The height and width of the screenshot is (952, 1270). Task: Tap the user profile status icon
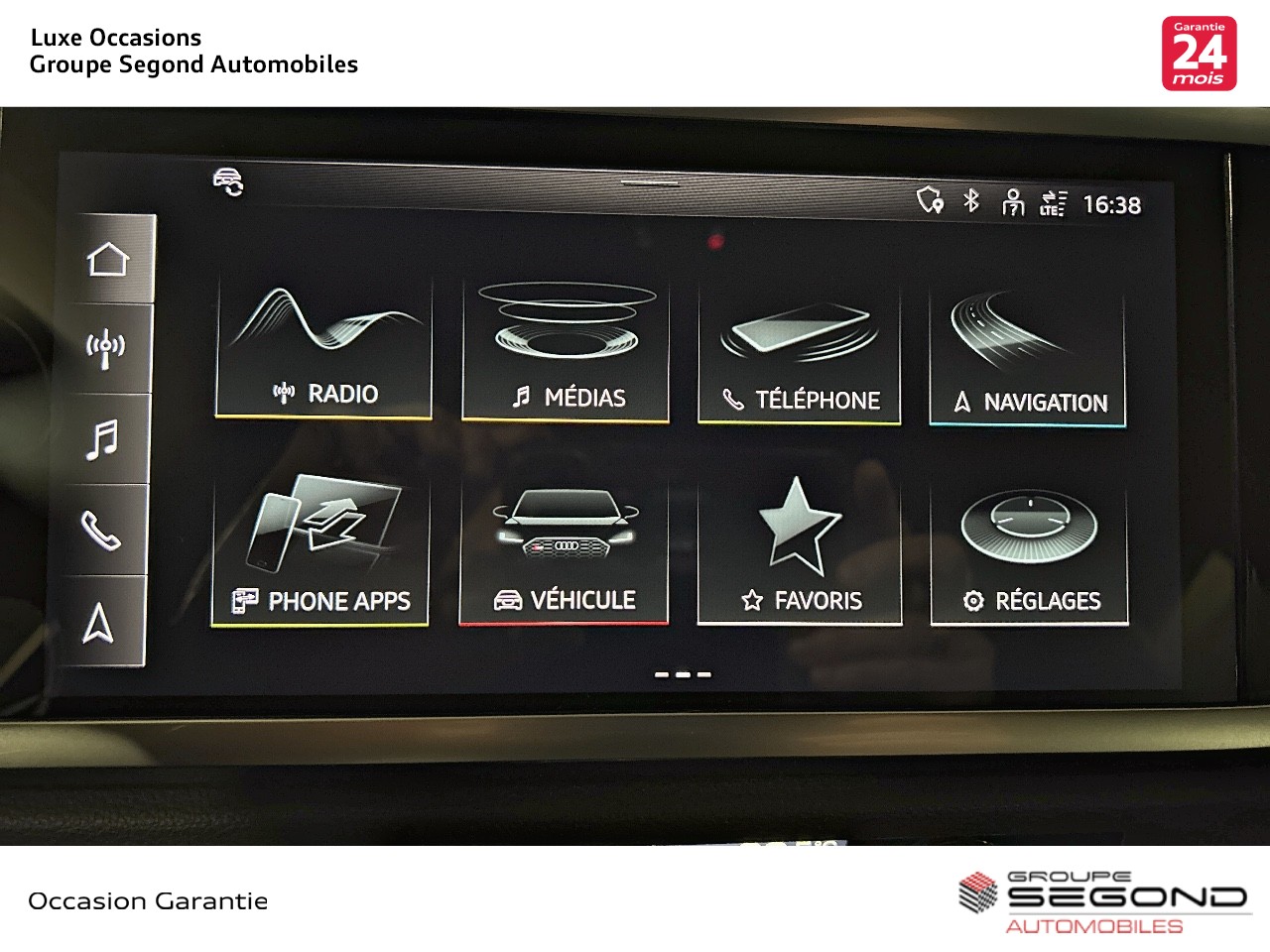coord(1012,202)
